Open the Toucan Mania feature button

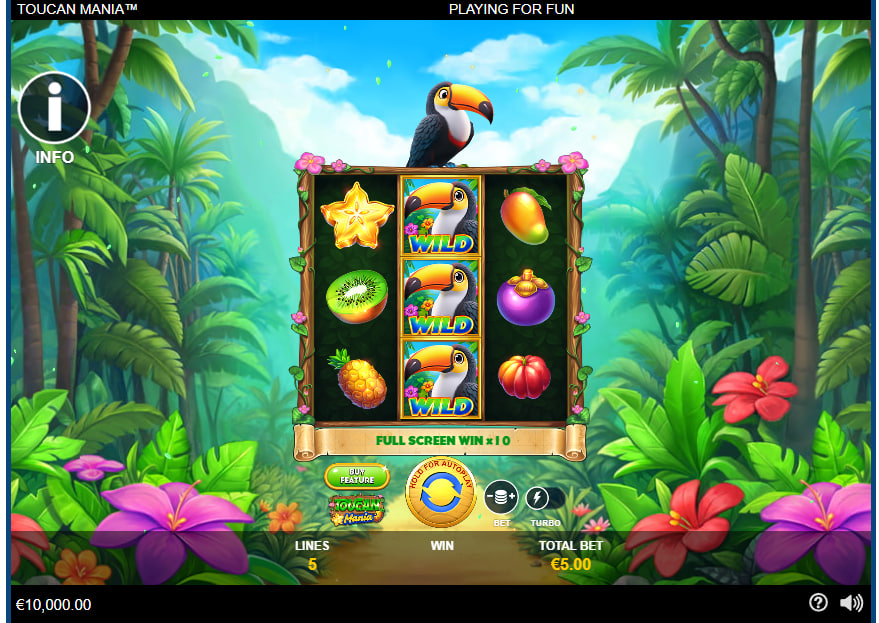tap(357, 511)
